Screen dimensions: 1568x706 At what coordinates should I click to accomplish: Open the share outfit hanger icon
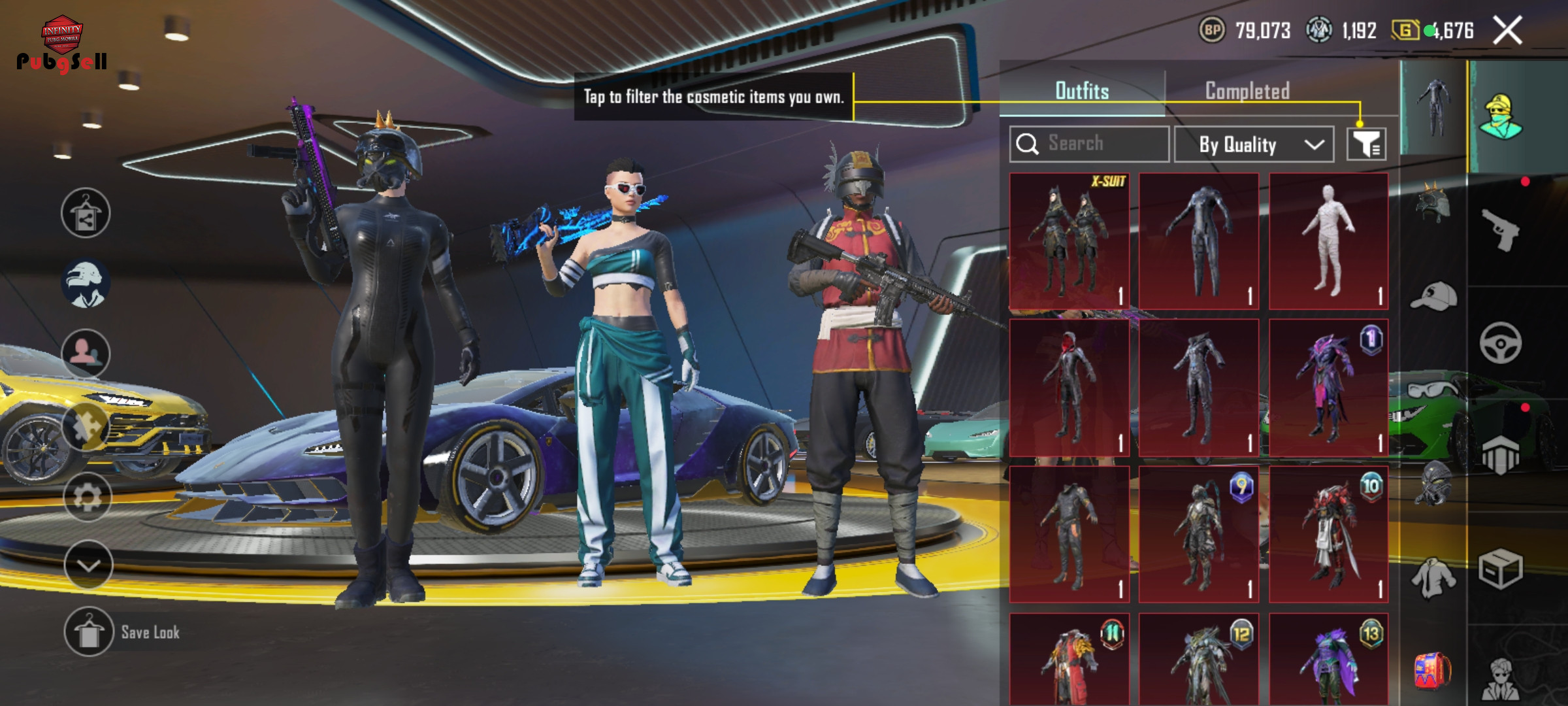click(x=86, y=213)
